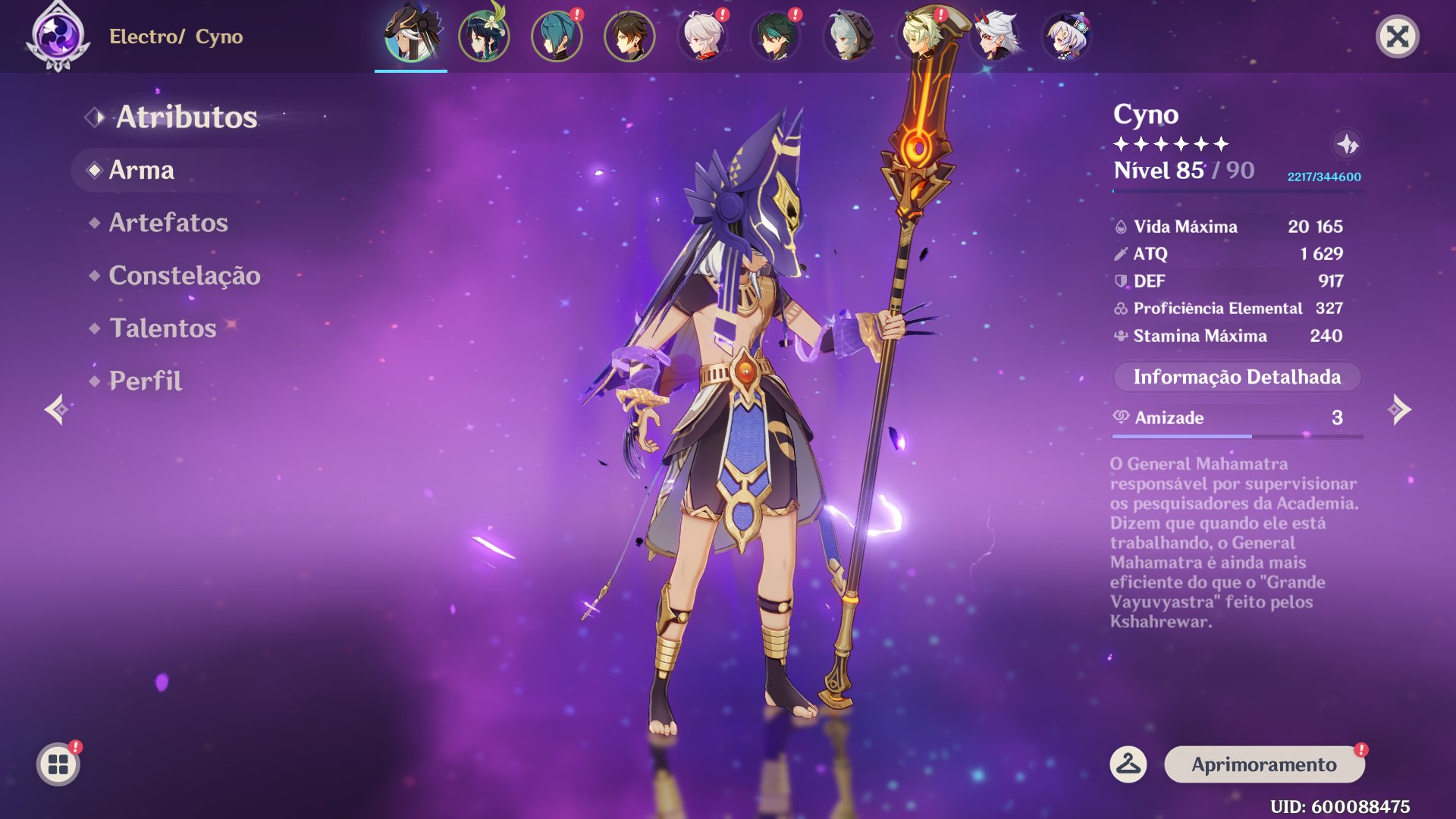1456x819 pixels.
Task: Select the Talentos menu entry
Action: (162, 328)
